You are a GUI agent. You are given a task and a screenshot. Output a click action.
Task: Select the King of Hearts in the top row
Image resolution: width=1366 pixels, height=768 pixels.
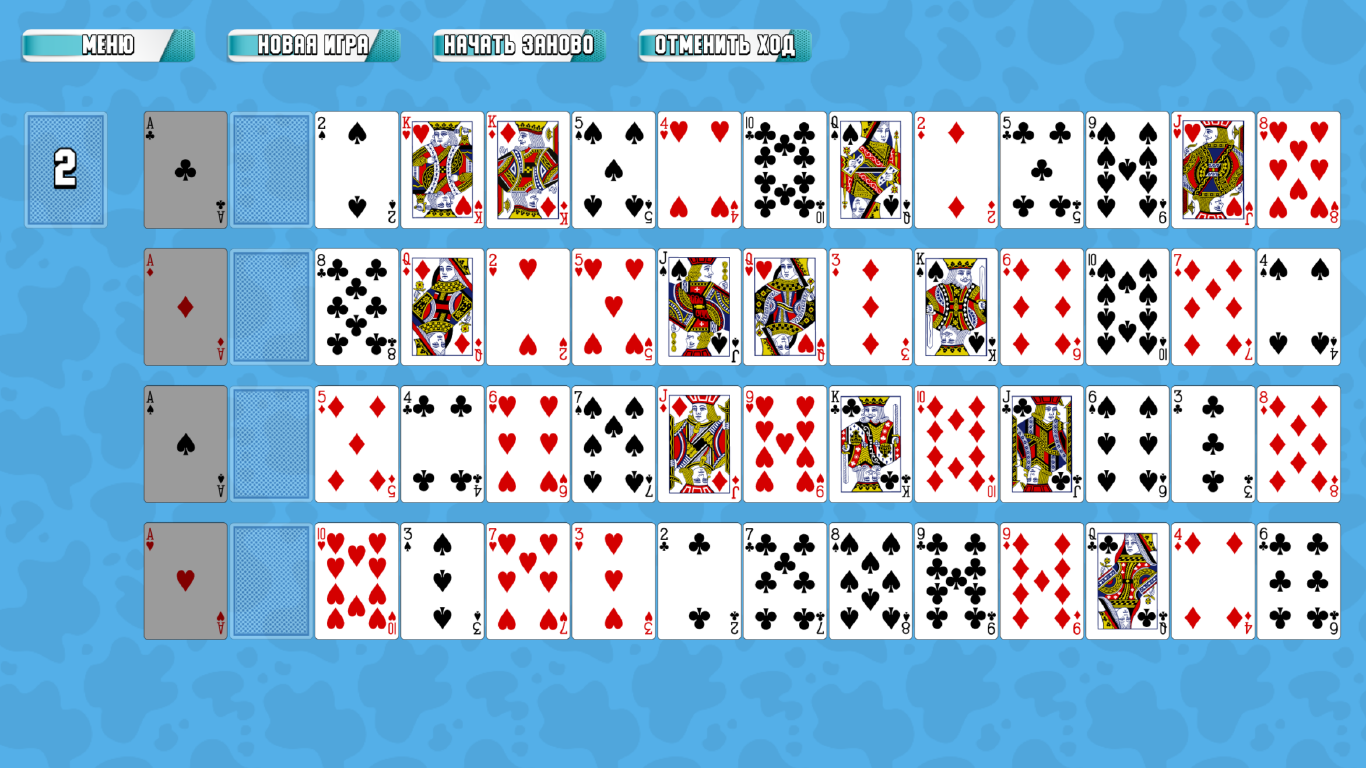[x=442, y=168]
